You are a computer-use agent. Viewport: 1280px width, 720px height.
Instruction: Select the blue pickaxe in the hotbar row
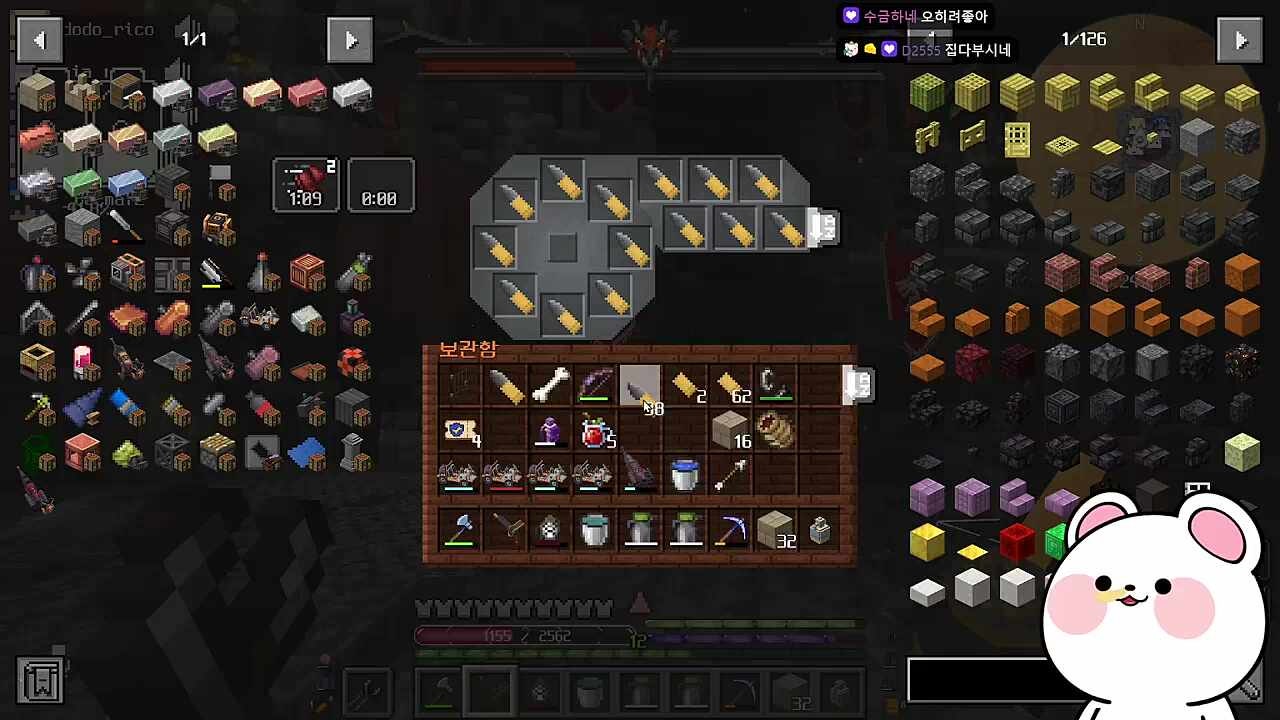coord(731,530)
